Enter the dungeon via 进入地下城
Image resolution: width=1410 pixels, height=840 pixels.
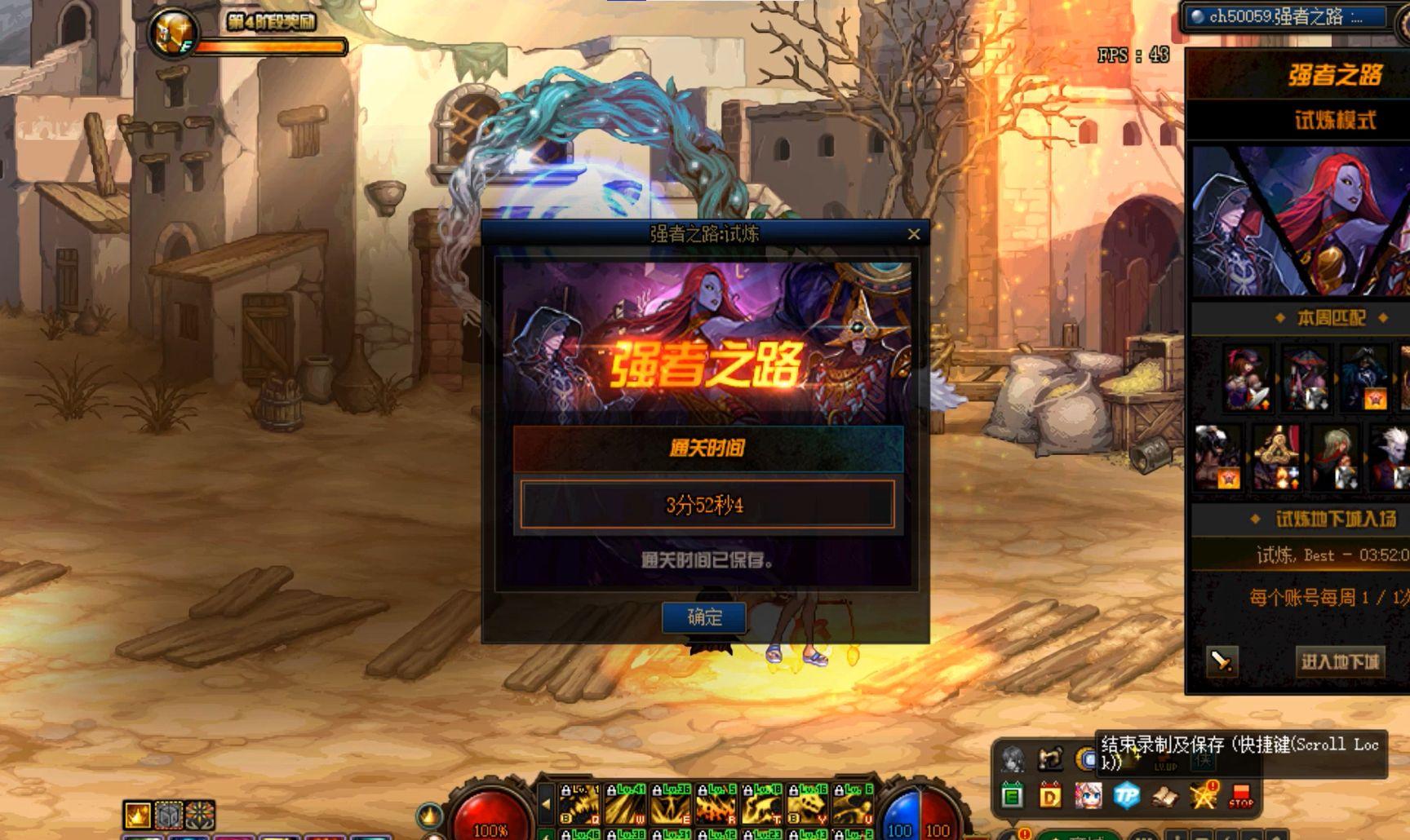click(1340, 661)
